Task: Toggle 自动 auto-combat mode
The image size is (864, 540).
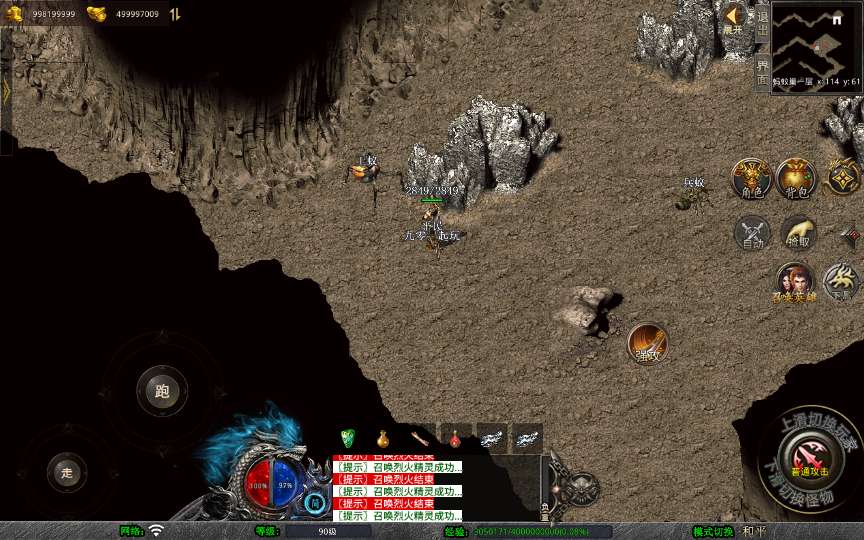Action: pyautogui.click(x=752, y=234)
